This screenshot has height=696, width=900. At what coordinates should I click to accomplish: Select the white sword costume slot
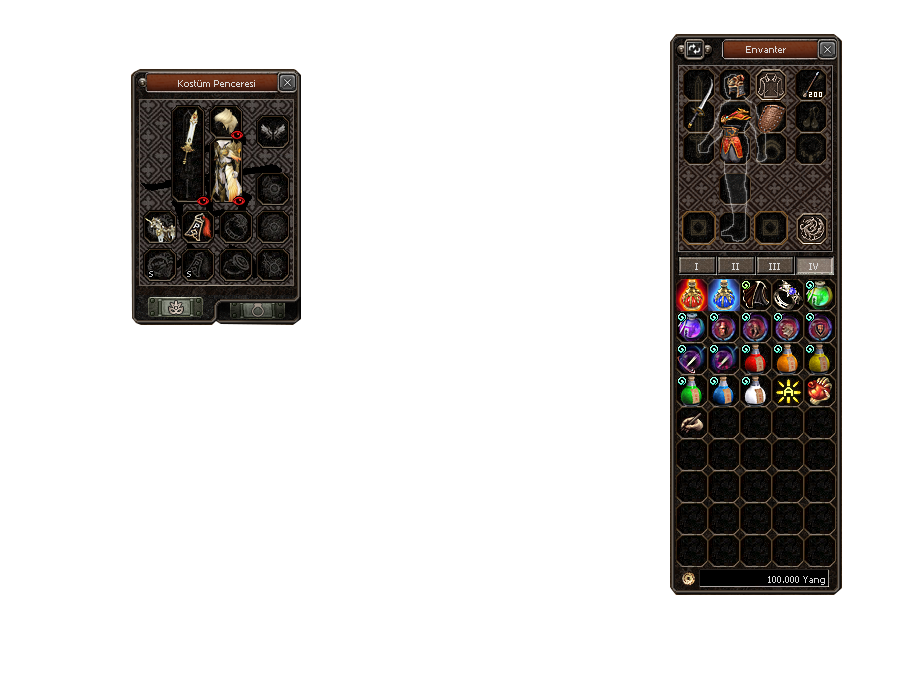(189, 150)
